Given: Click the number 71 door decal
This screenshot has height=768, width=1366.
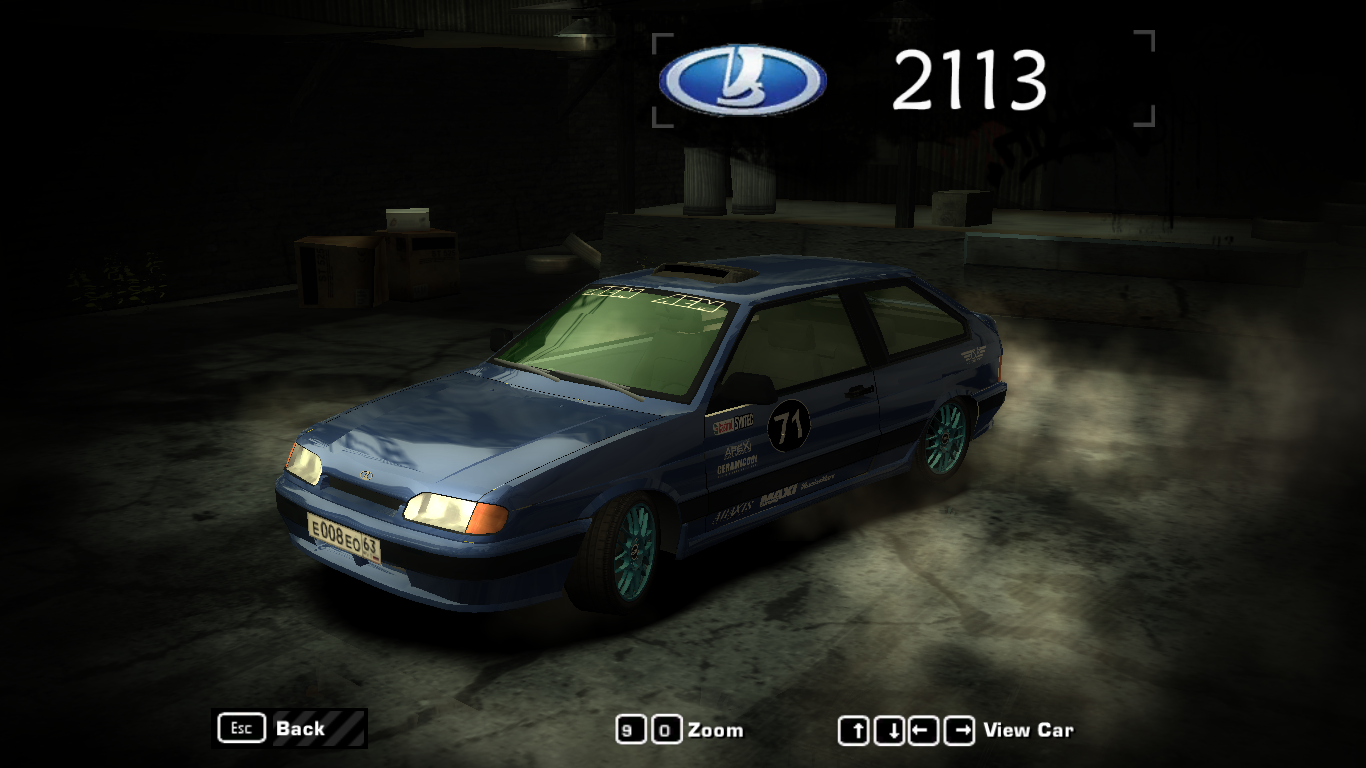Looking at the screenshot, I should (x=789, y=423).
